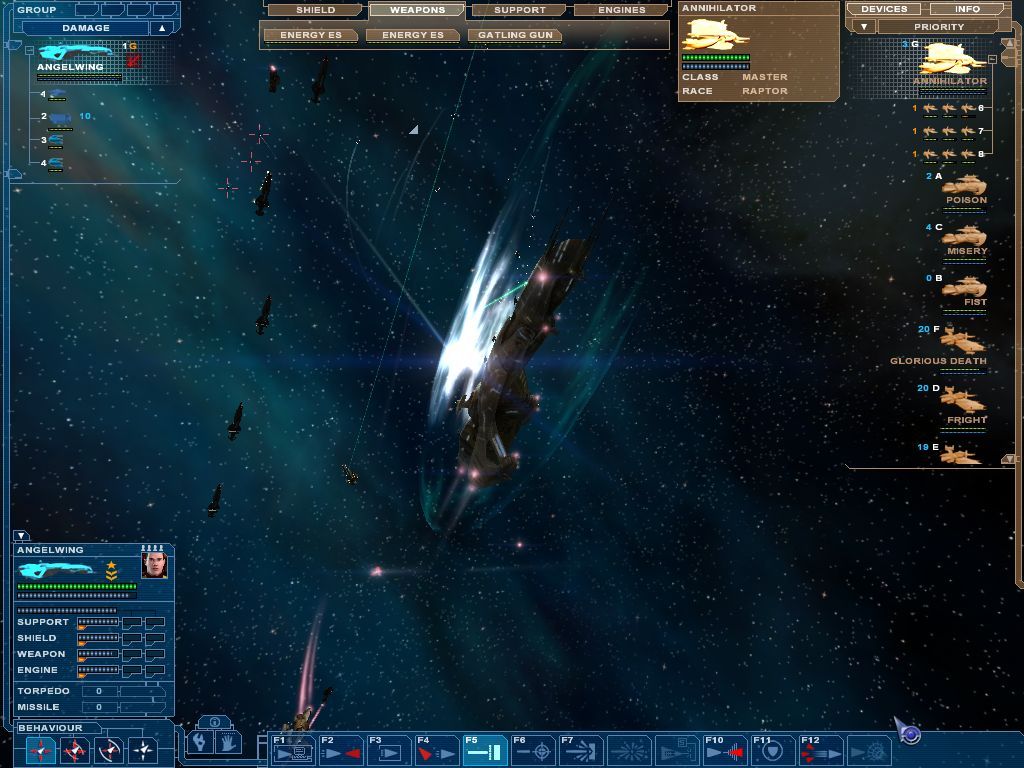Viewport: 1024px width, 768px height.
Task: Click the open hand icon button
Action: pyautogui.click(x=228, y=743)
